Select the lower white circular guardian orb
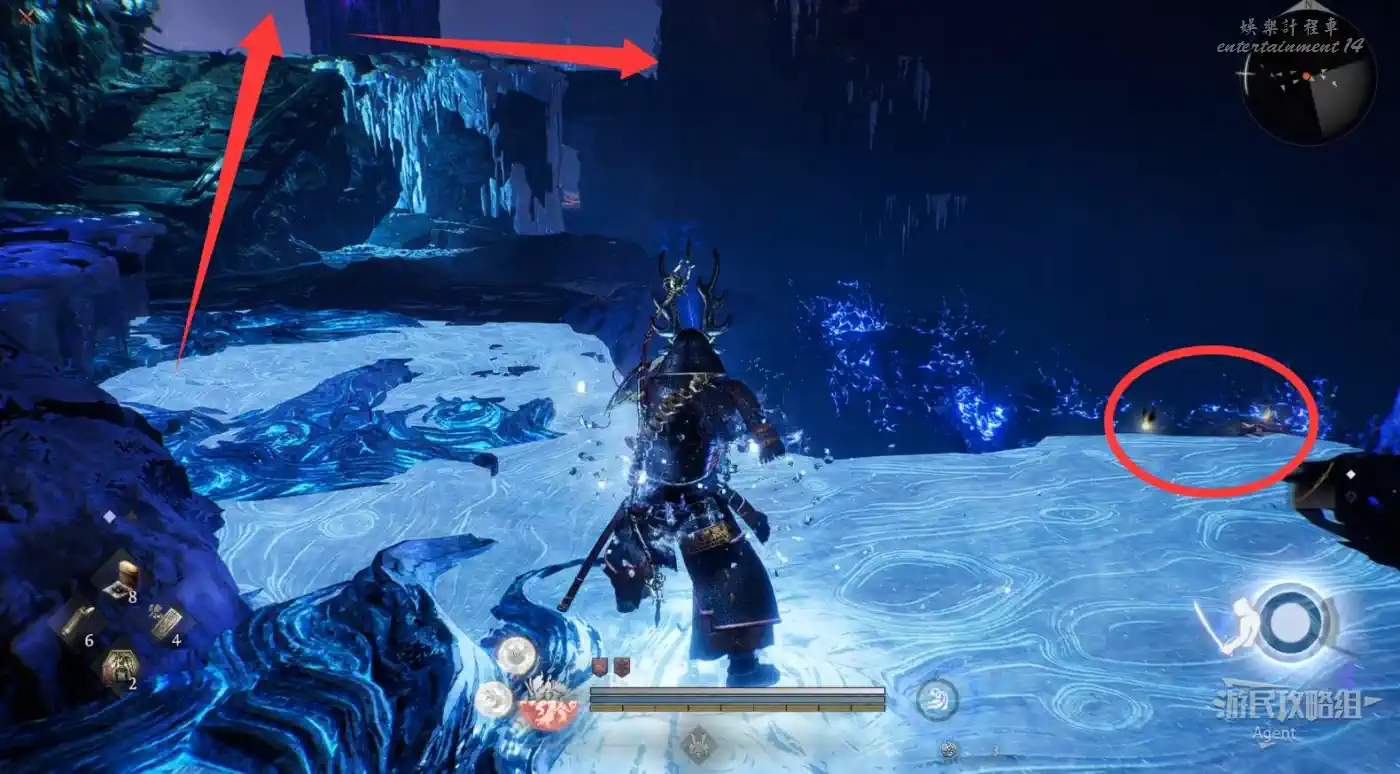This screenshot has height=774, width=1400. click(x=494, y=700)
